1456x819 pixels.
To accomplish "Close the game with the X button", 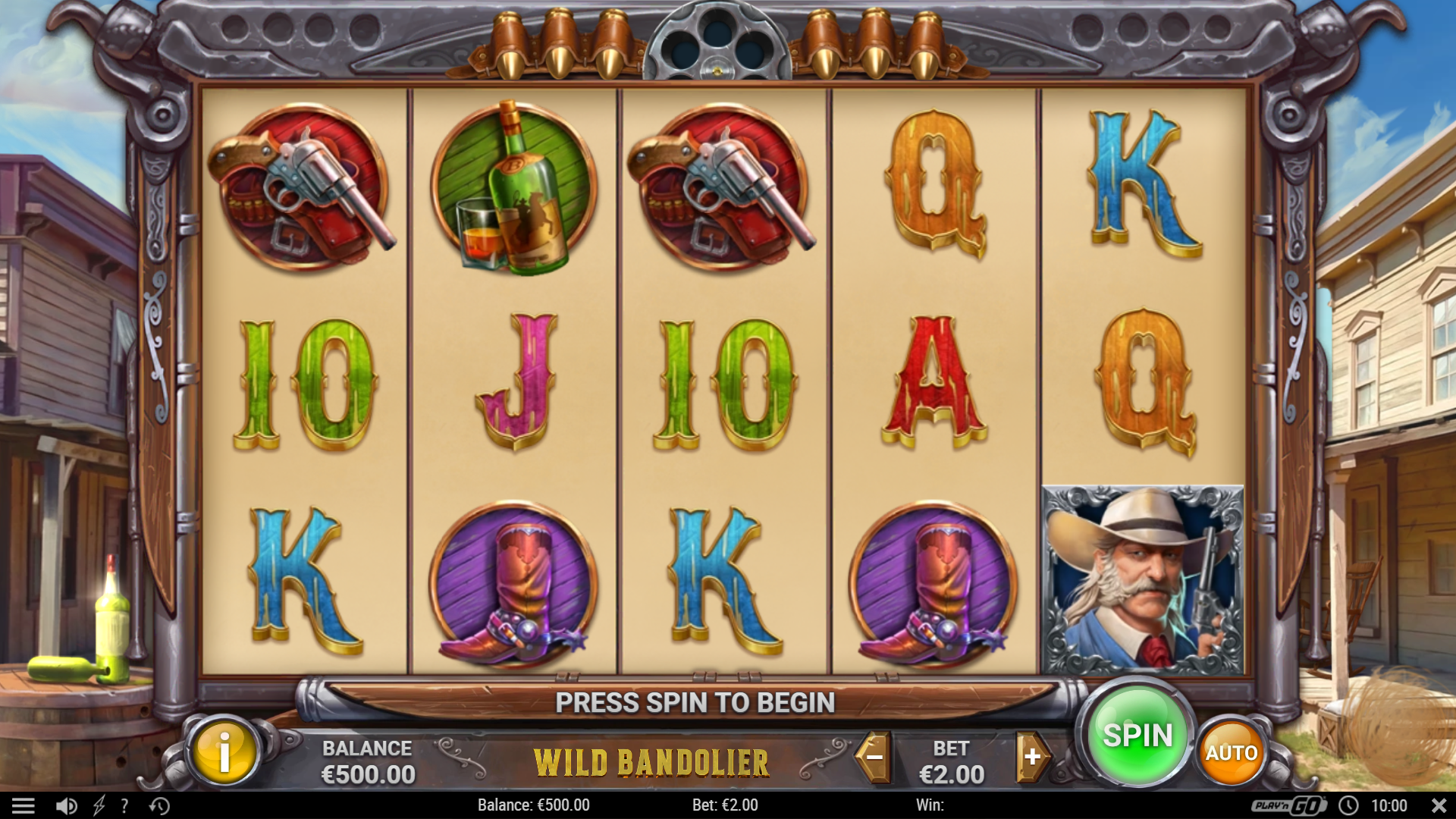I will point(1439,805).
